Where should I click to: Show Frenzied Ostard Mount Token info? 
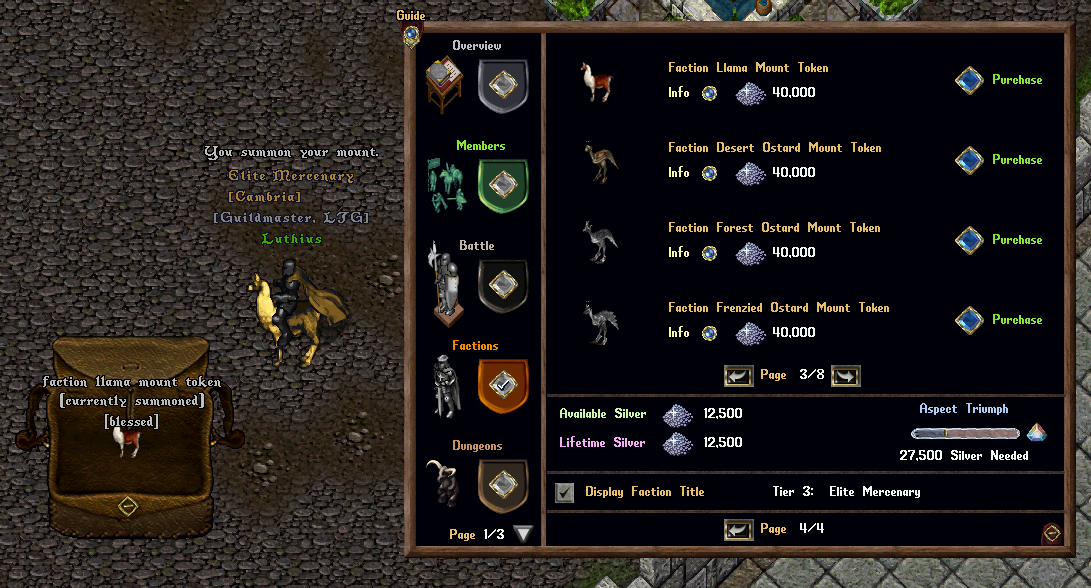pos(709,333)
